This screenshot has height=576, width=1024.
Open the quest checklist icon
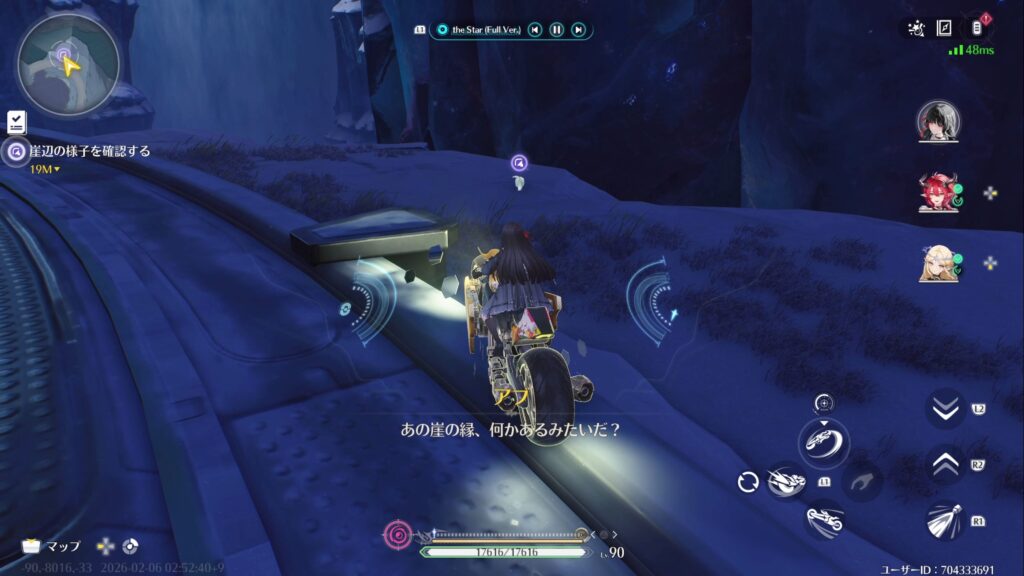tap(16, 122)
